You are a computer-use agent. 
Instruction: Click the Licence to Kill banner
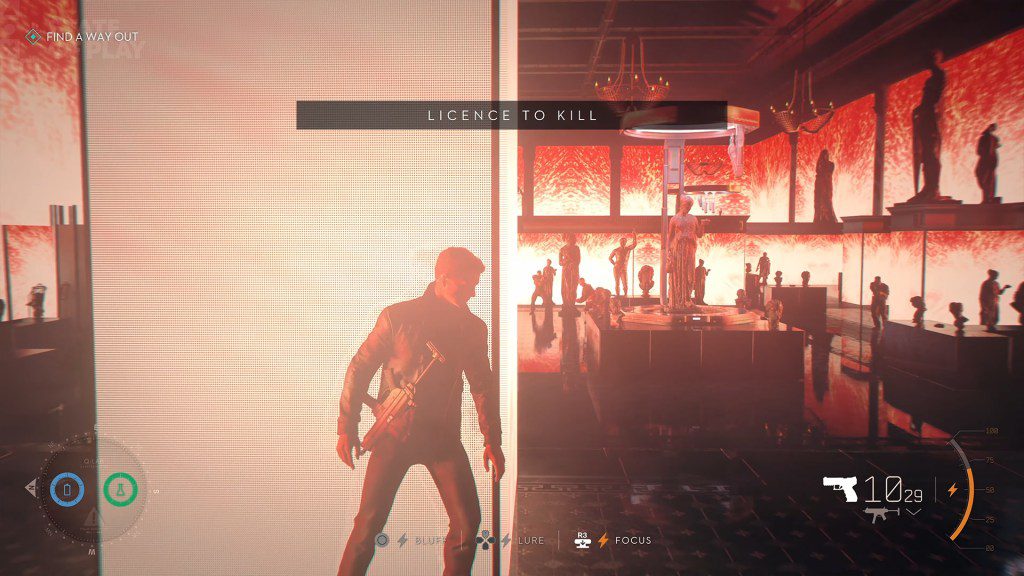click(x=512, y=115)
